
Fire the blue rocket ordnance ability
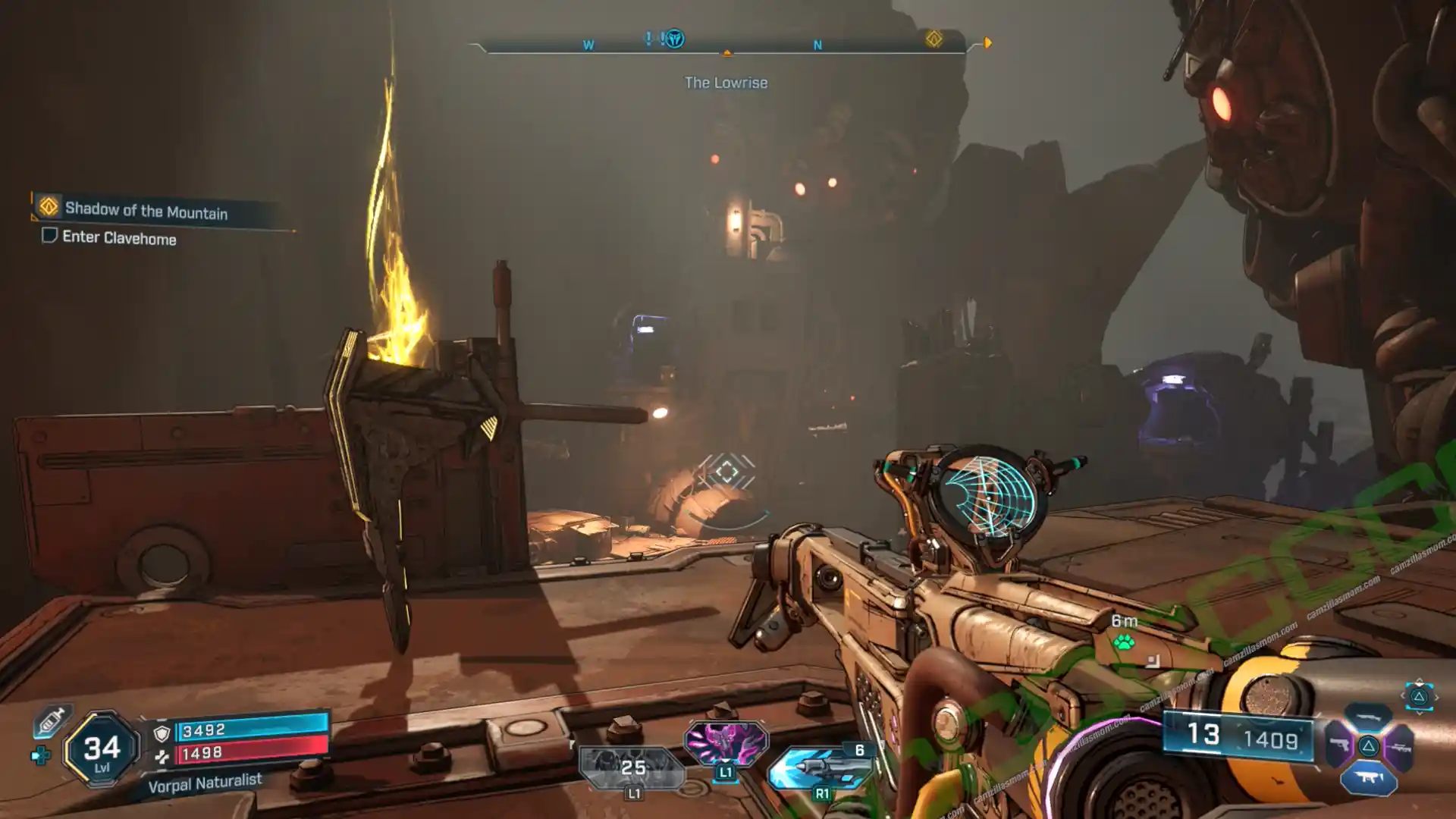(821, 768)
